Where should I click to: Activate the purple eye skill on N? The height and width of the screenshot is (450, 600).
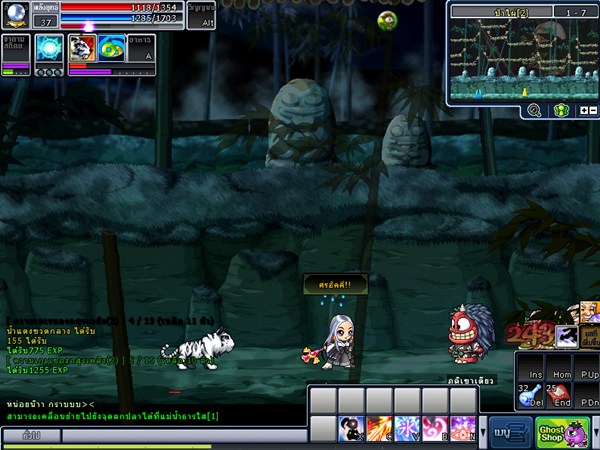(x=463, y=428)
